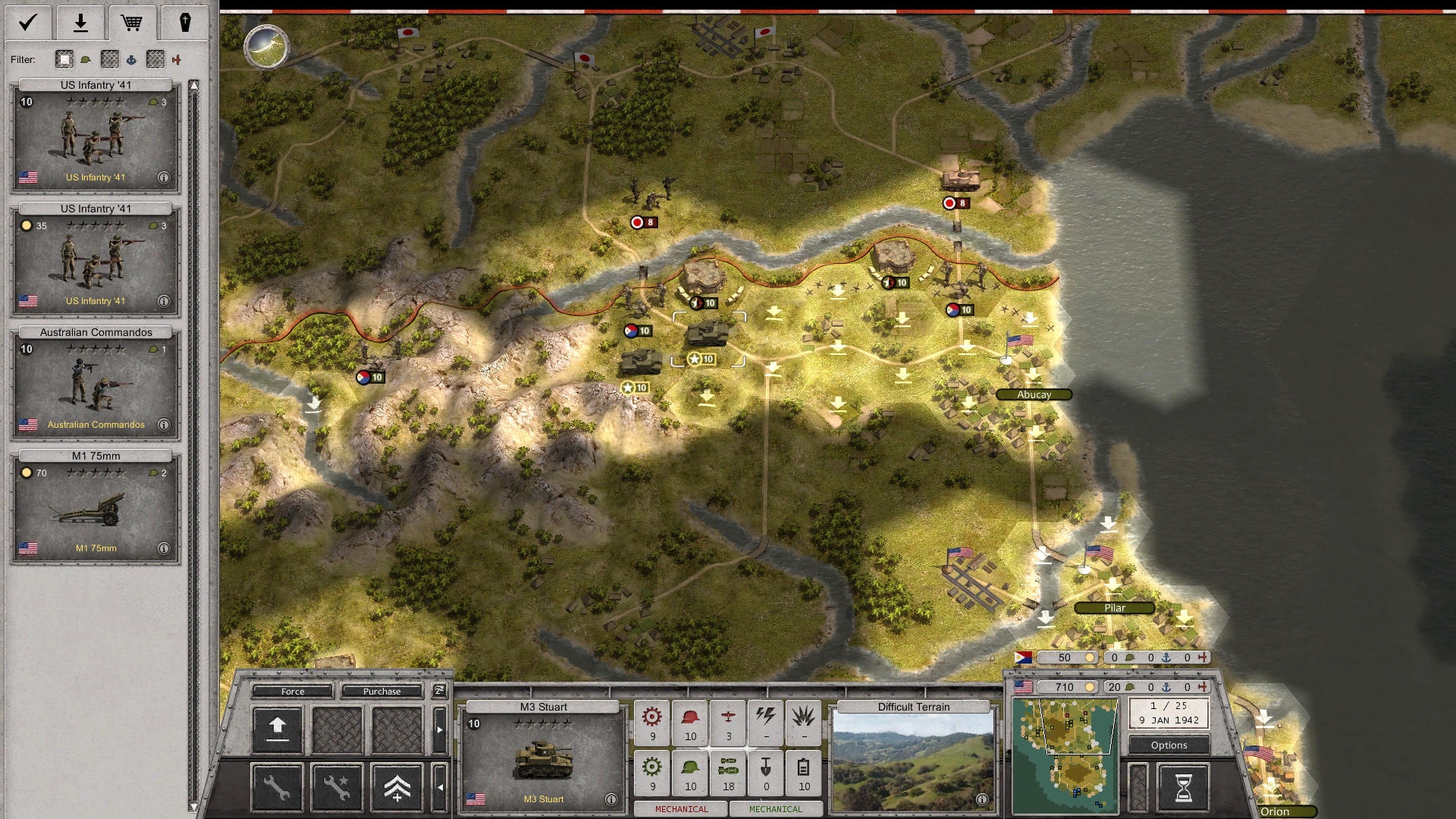Viewport: 1456px width, 819px height.
Task: Show info for the M1 75mm card
Action: tap(164, 548)
